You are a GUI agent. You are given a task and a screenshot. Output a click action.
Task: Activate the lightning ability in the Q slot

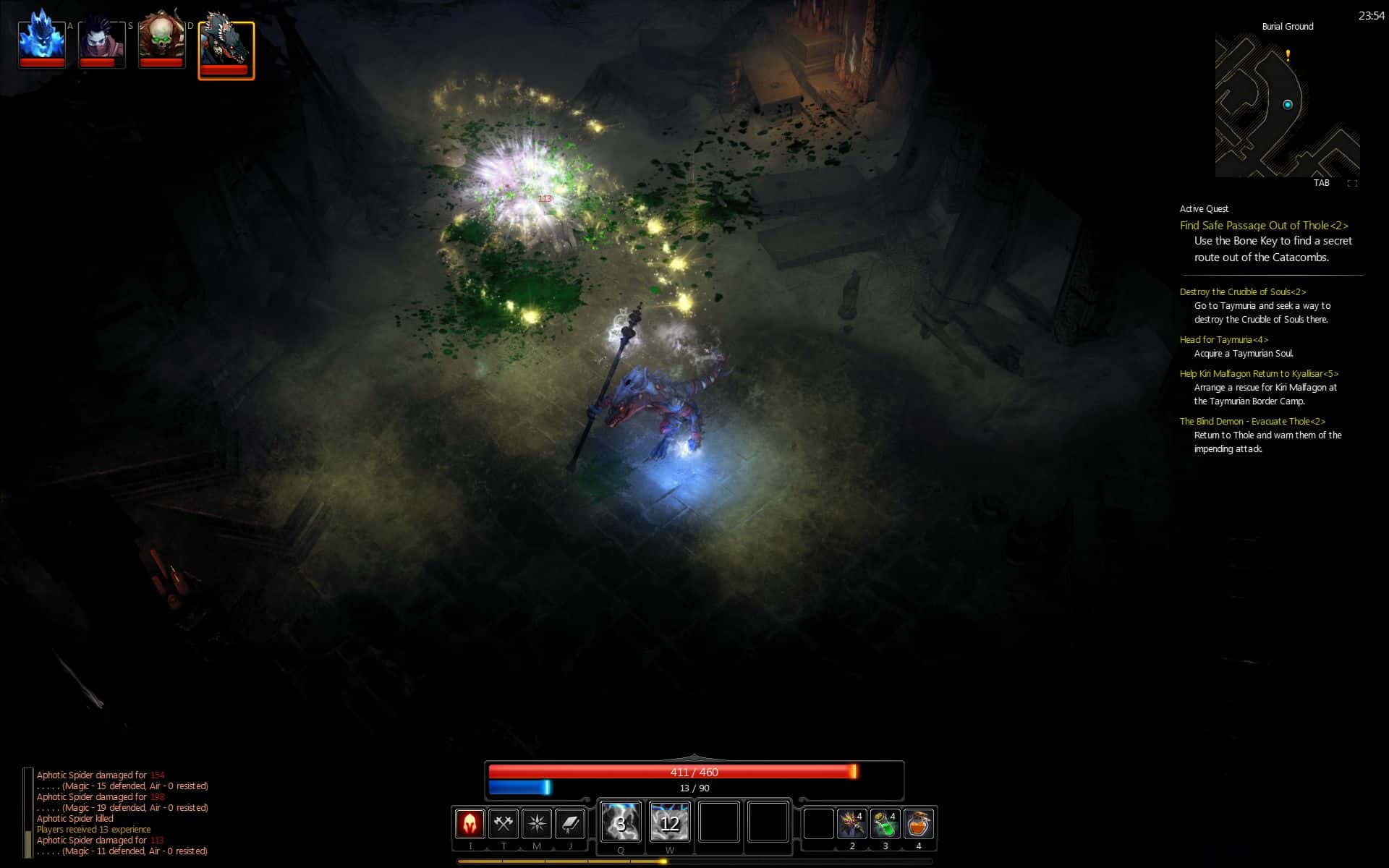click(x=621, y=822)
